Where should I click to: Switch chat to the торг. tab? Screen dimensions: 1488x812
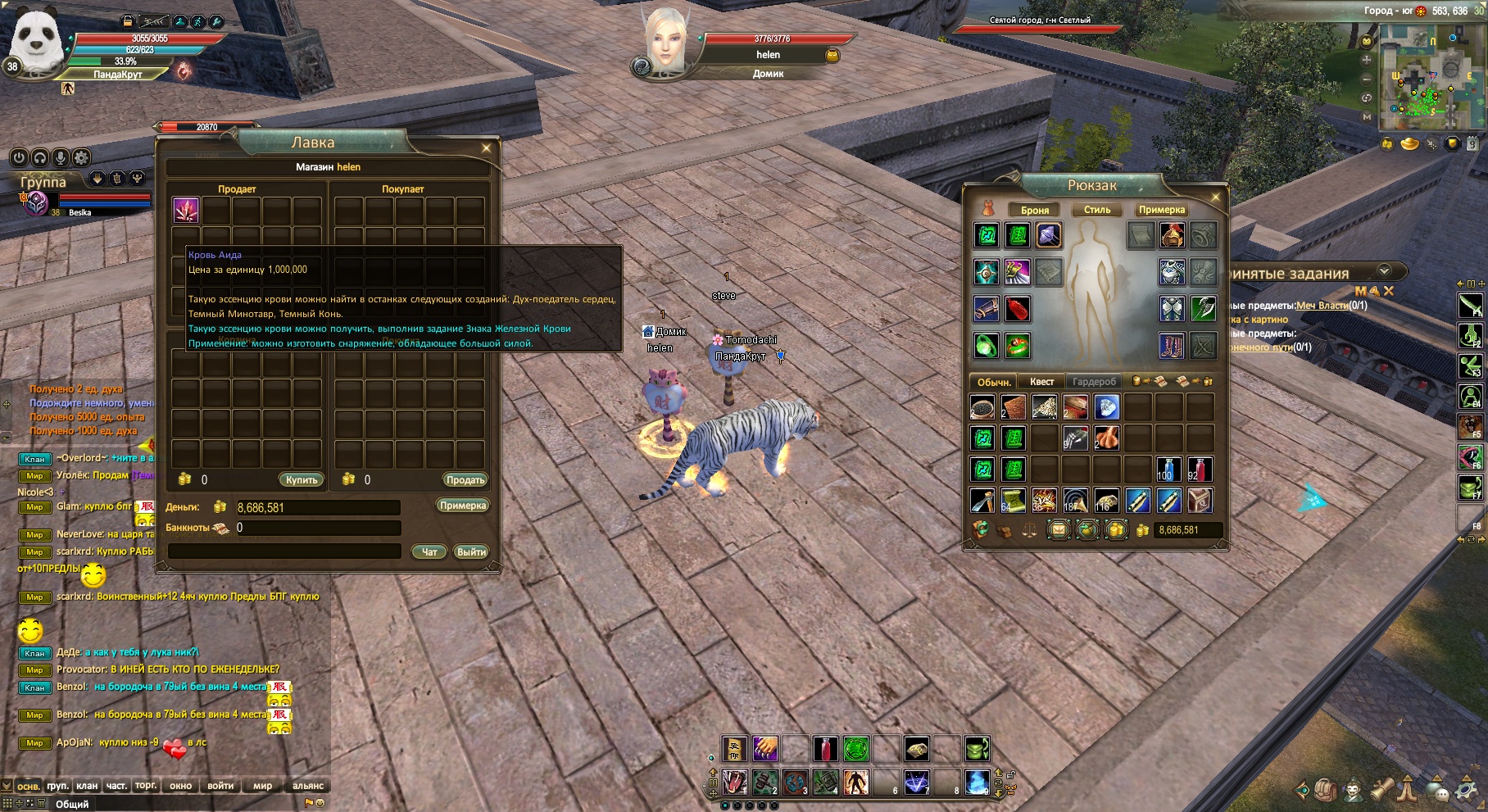[146, 786]
